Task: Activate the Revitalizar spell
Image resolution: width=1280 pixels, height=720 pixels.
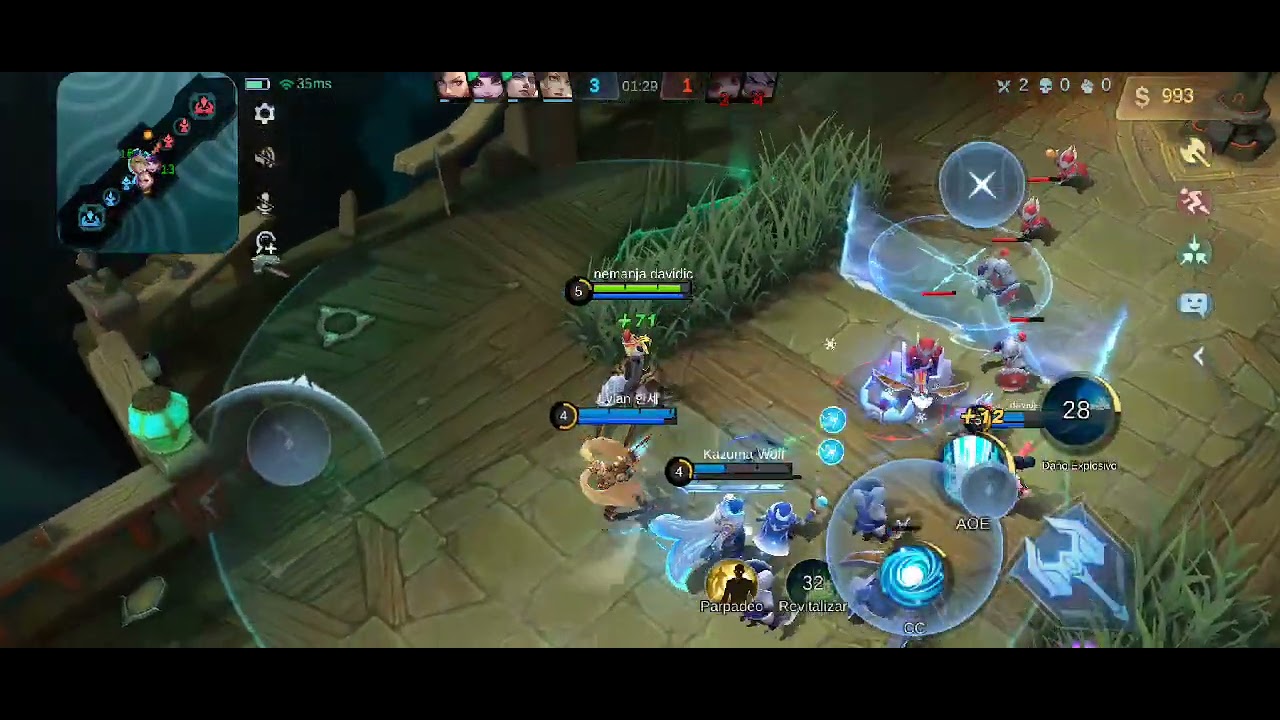Action: (x=812, y=582)
